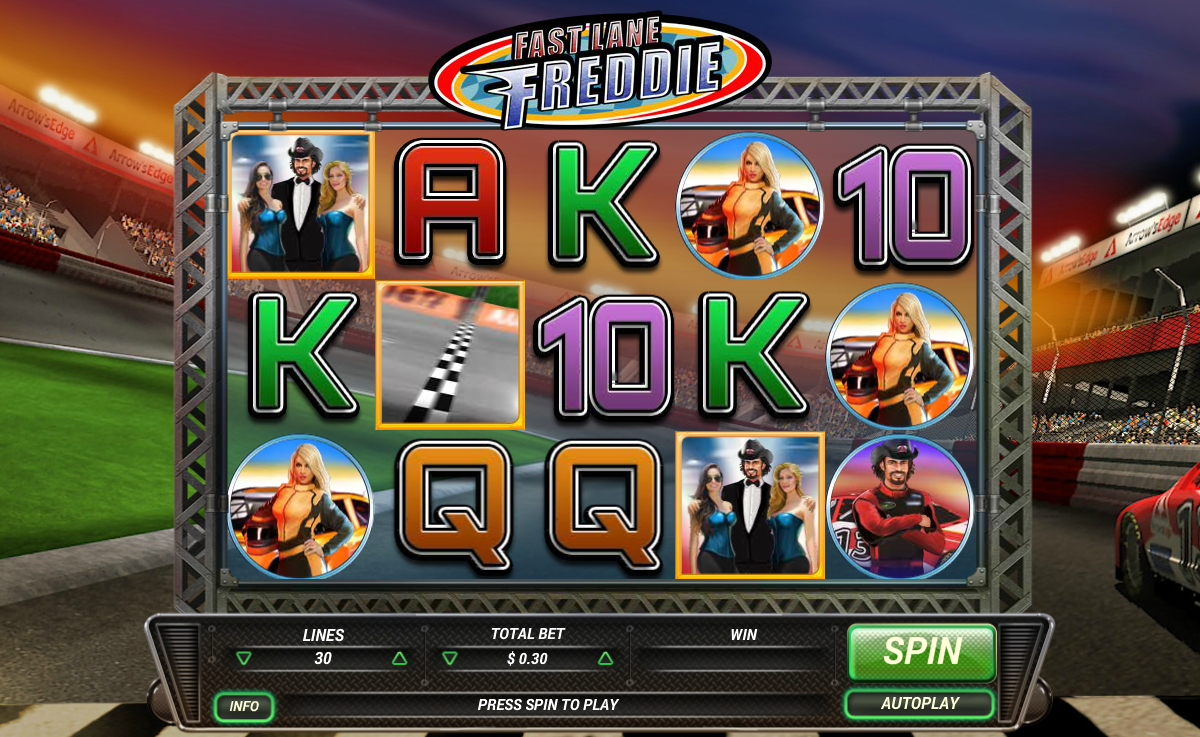Increase the number of lines
Screen dimensions: 1200x737
tap(400, 659)
